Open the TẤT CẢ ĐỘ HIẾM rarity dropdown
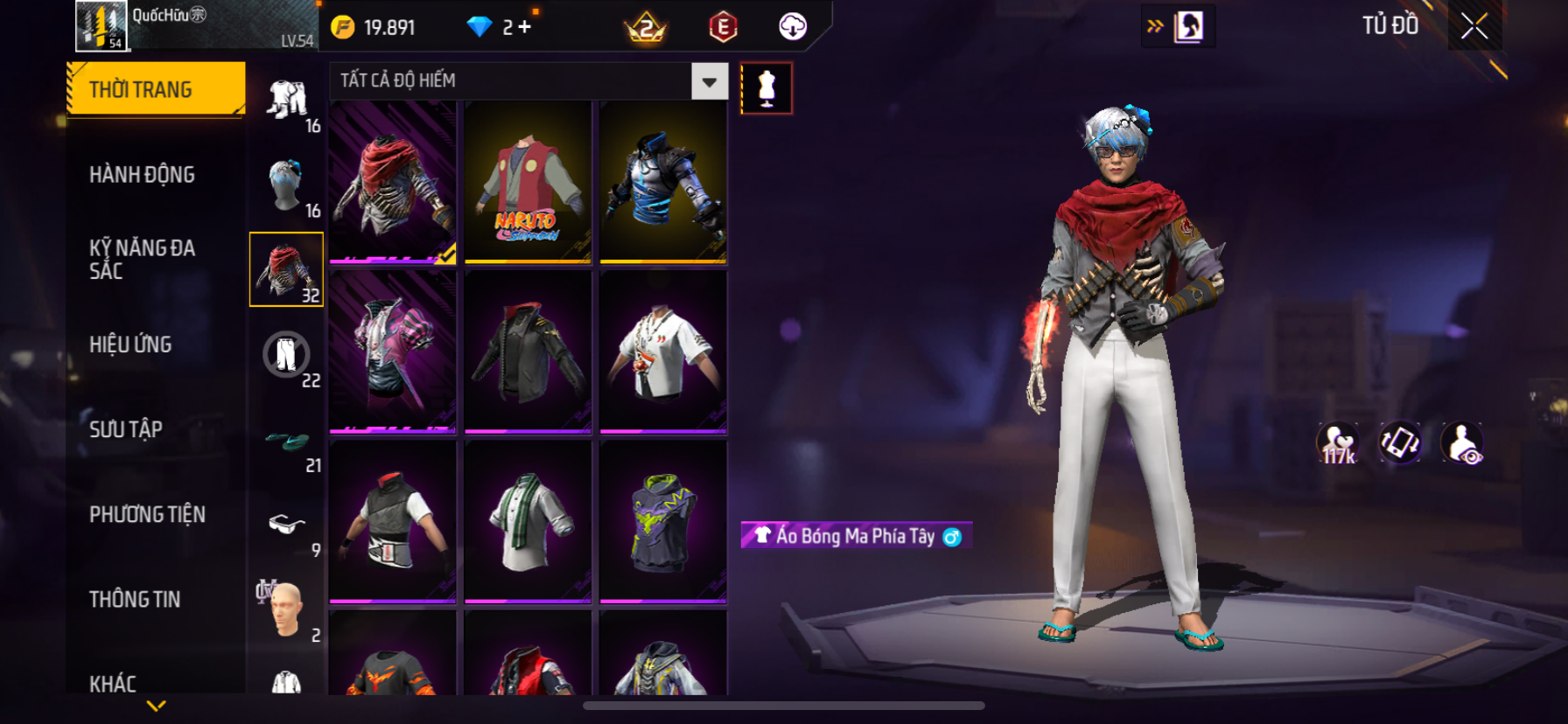The image size is (1568, 724). tap(709, 81)
